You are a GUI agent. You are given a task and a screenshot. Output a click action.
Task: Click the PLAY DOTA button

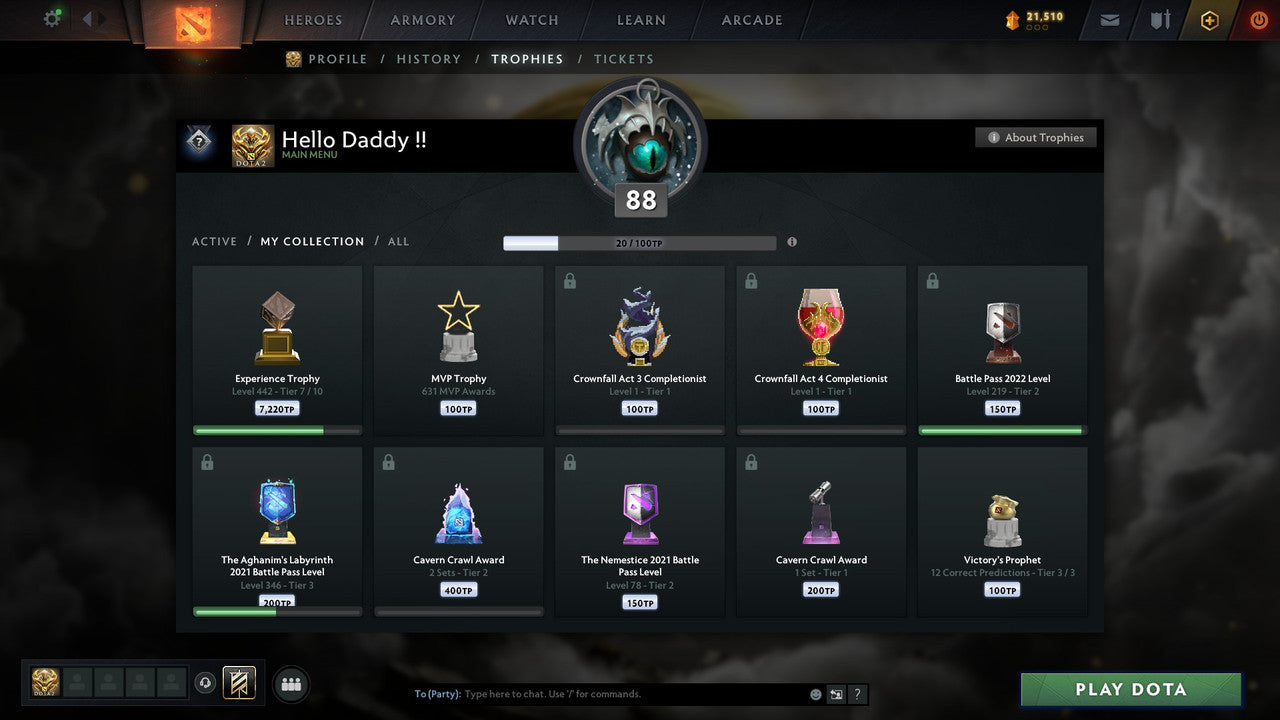pyautogui.click(x=1130, y=689)
